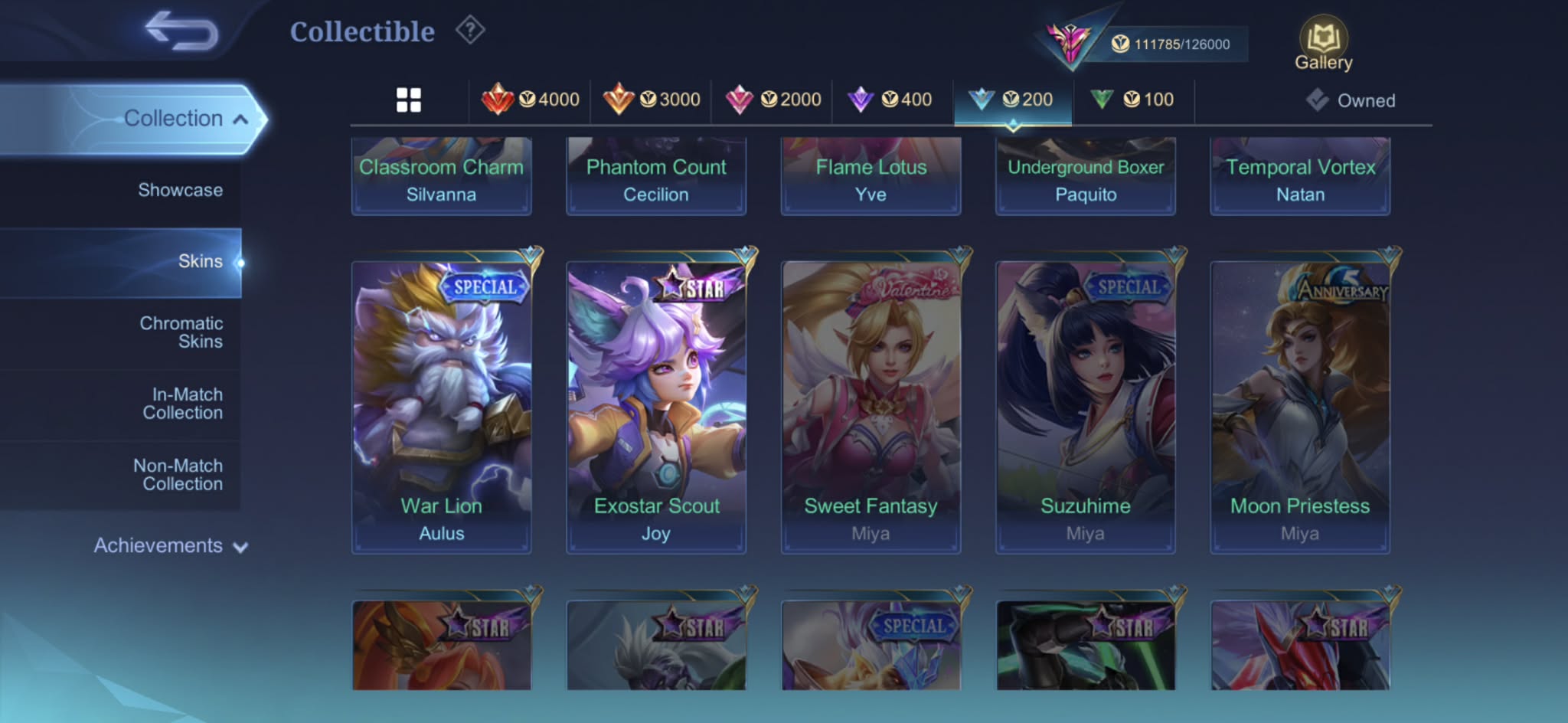1568x723 pixels.
Task: Expand the Achievements section
Action: click(x=170, y=545)
